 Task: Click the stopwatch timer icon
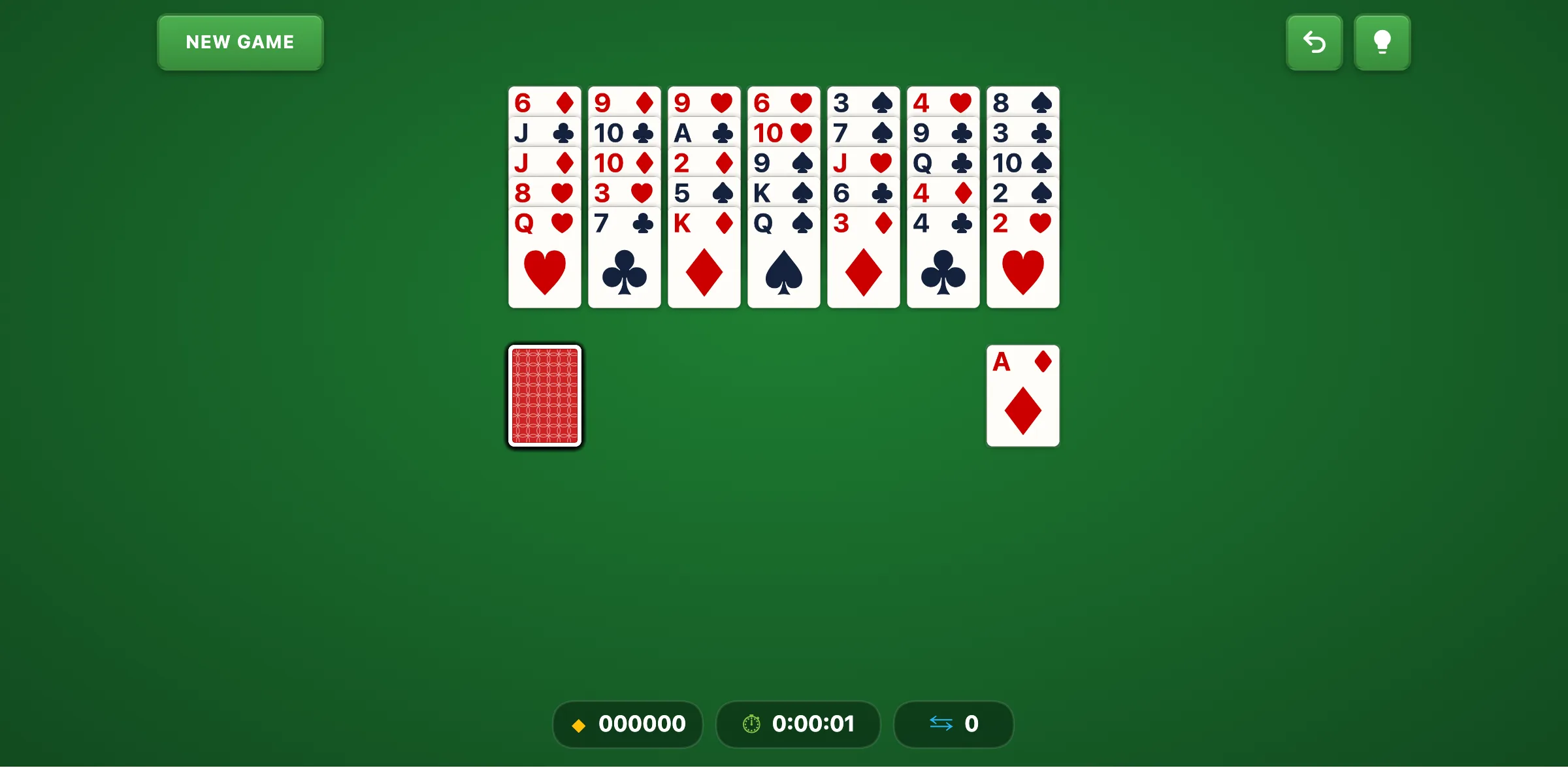pos(751,724)
